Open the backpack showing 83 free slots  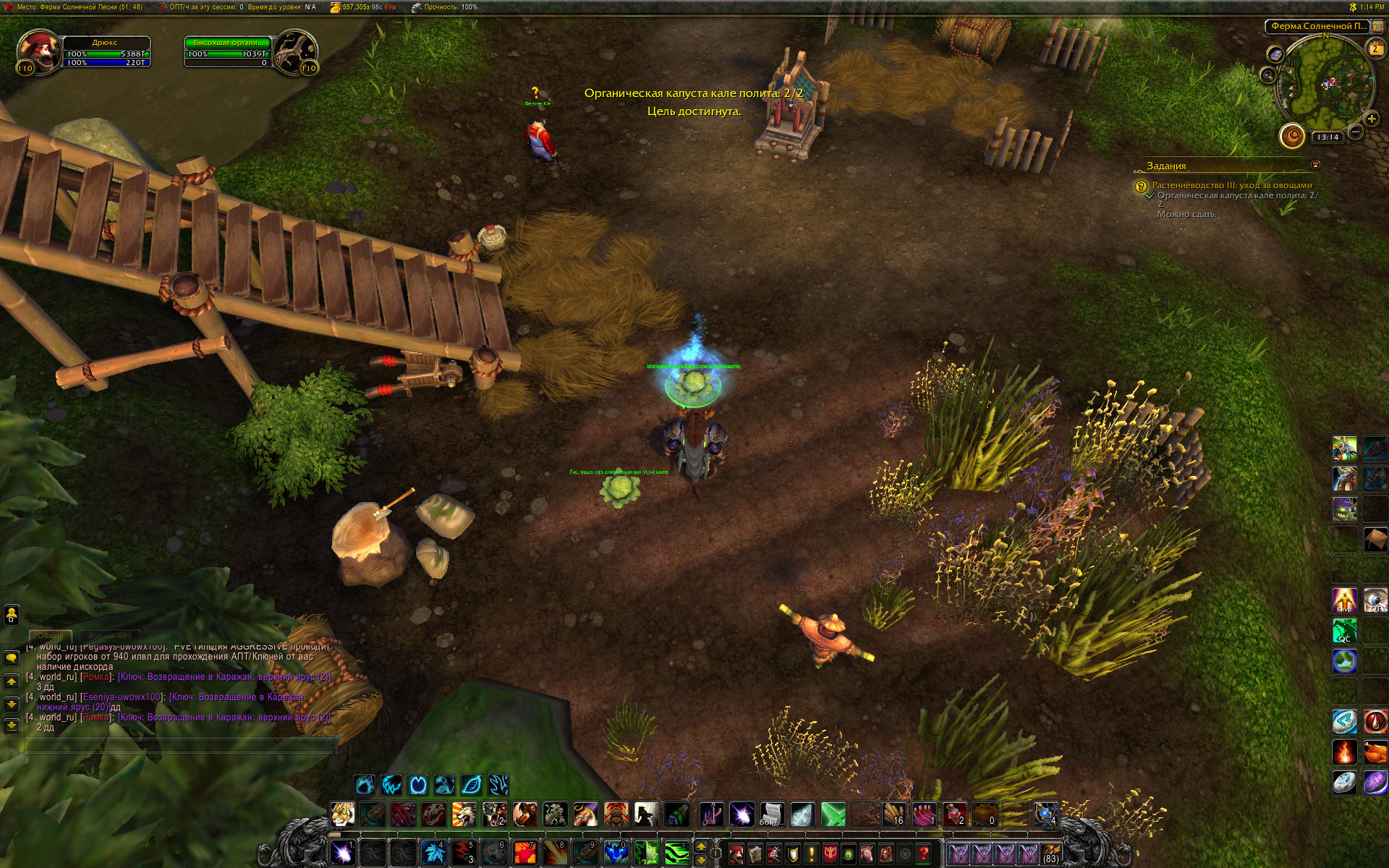(1050, 854)
